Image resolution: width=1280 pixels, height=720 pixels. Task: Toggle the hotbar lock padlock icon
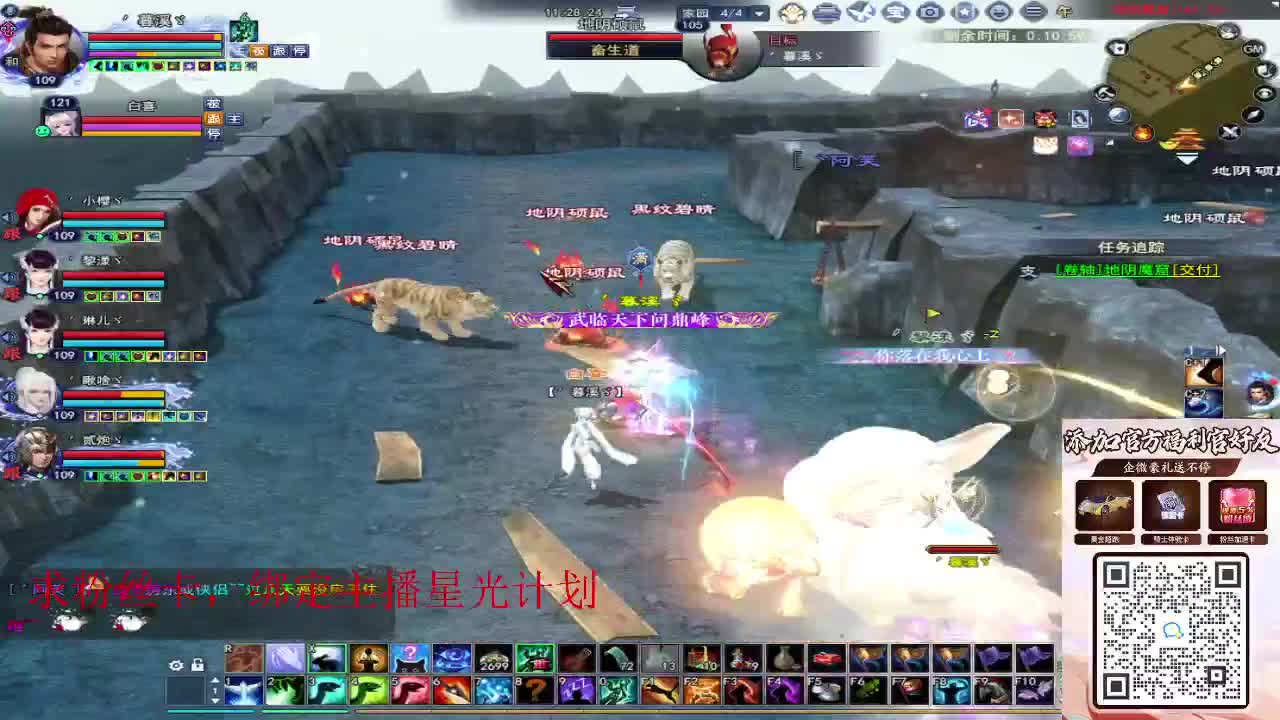(x=198, y=665)
